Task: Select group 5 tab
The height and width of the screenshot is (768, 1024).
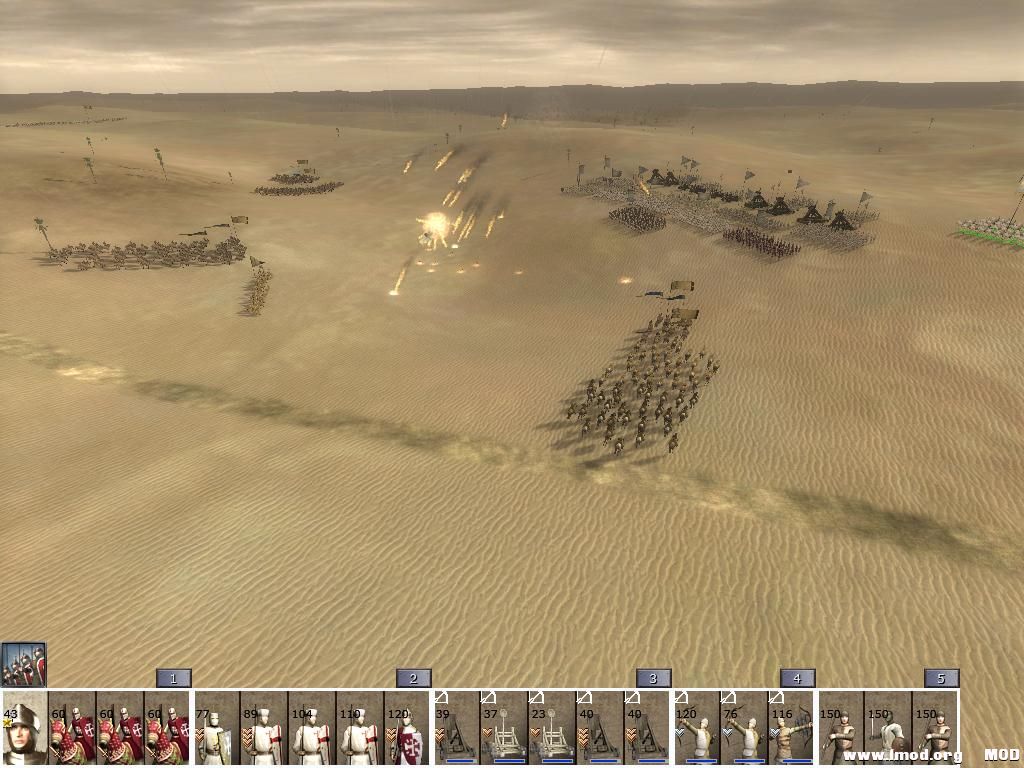Action: (x=941, y=678)
